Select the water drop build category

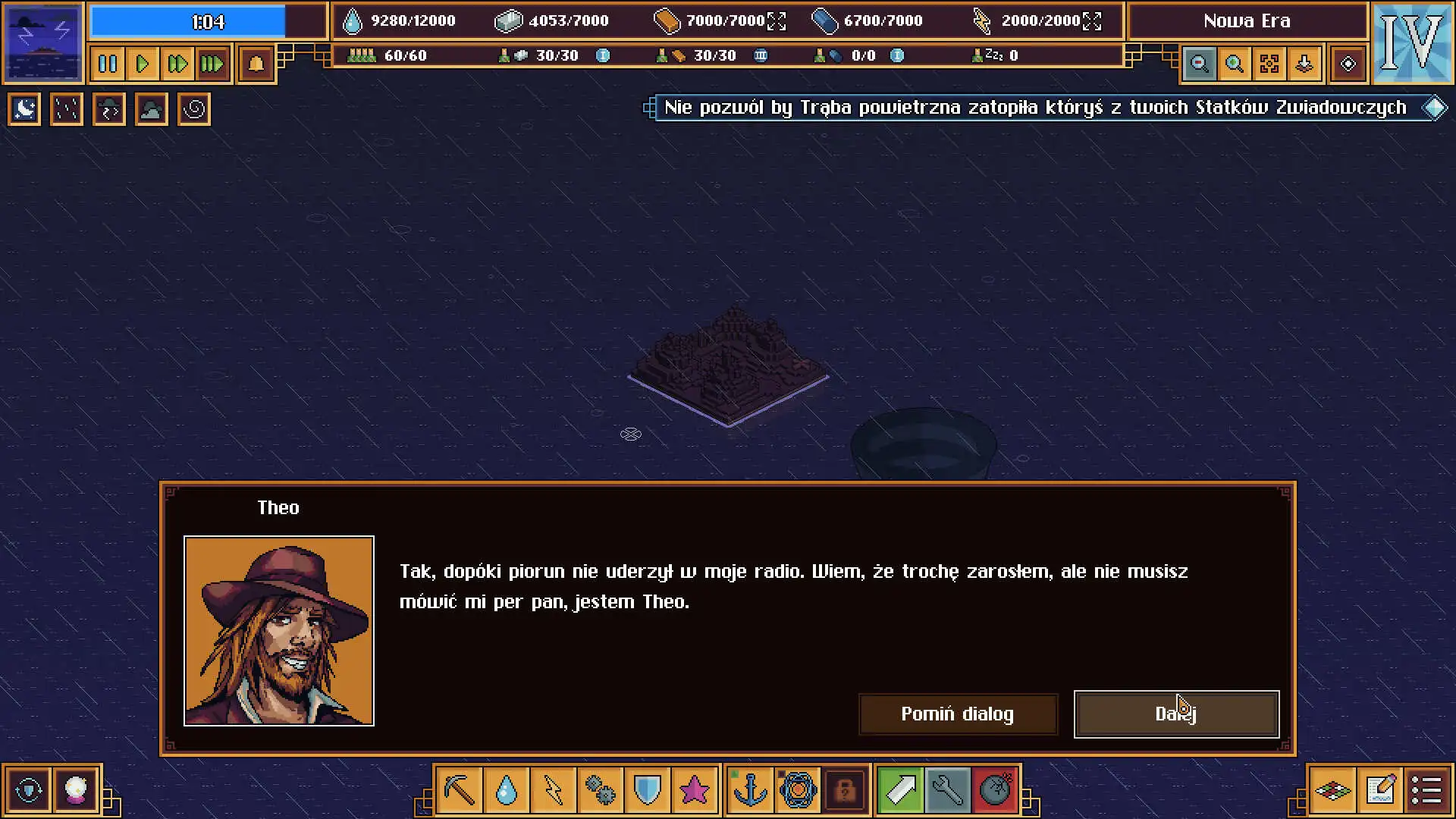tap(506, 790)
